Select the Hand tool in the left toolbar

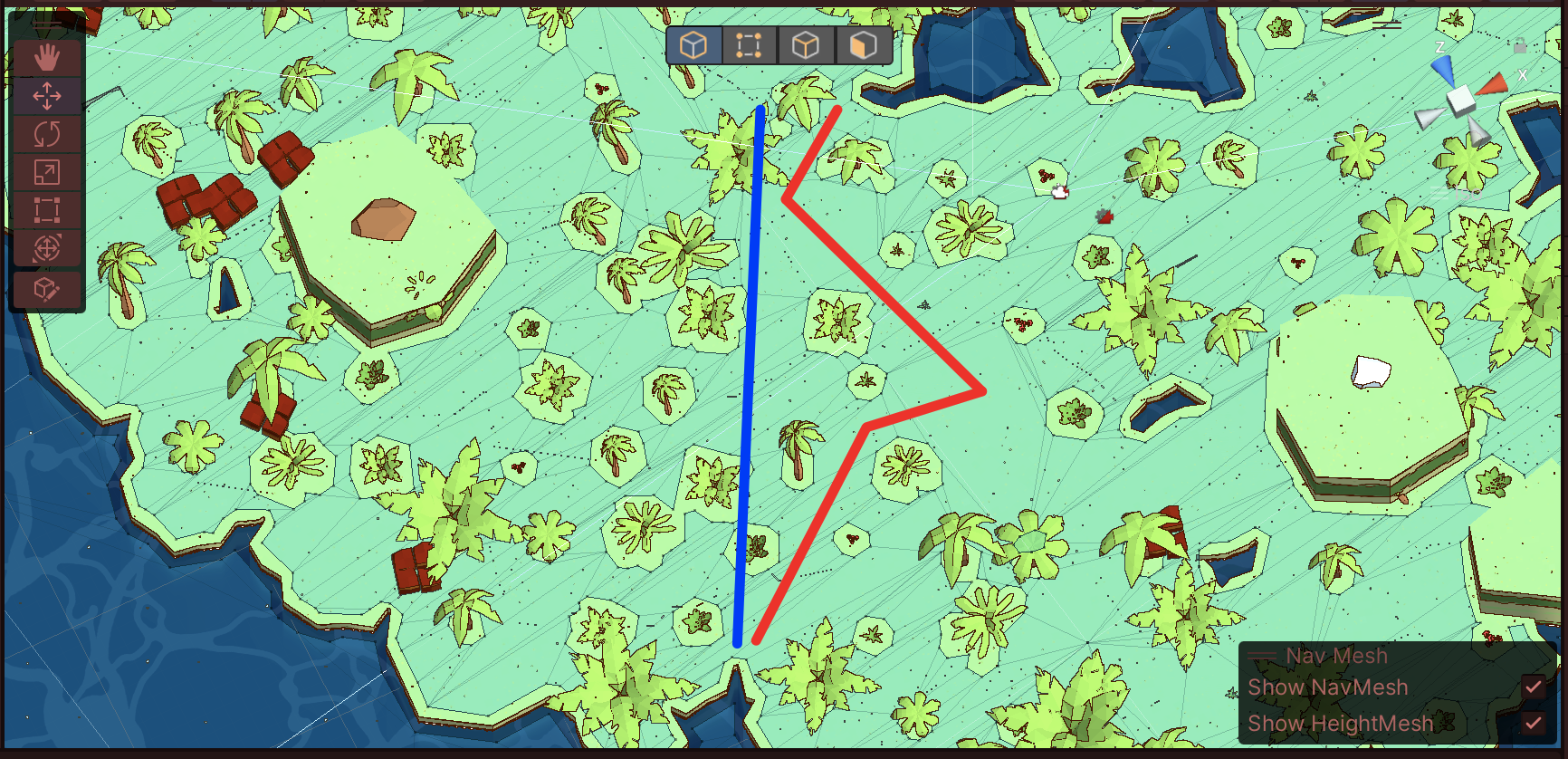[47, 56]
